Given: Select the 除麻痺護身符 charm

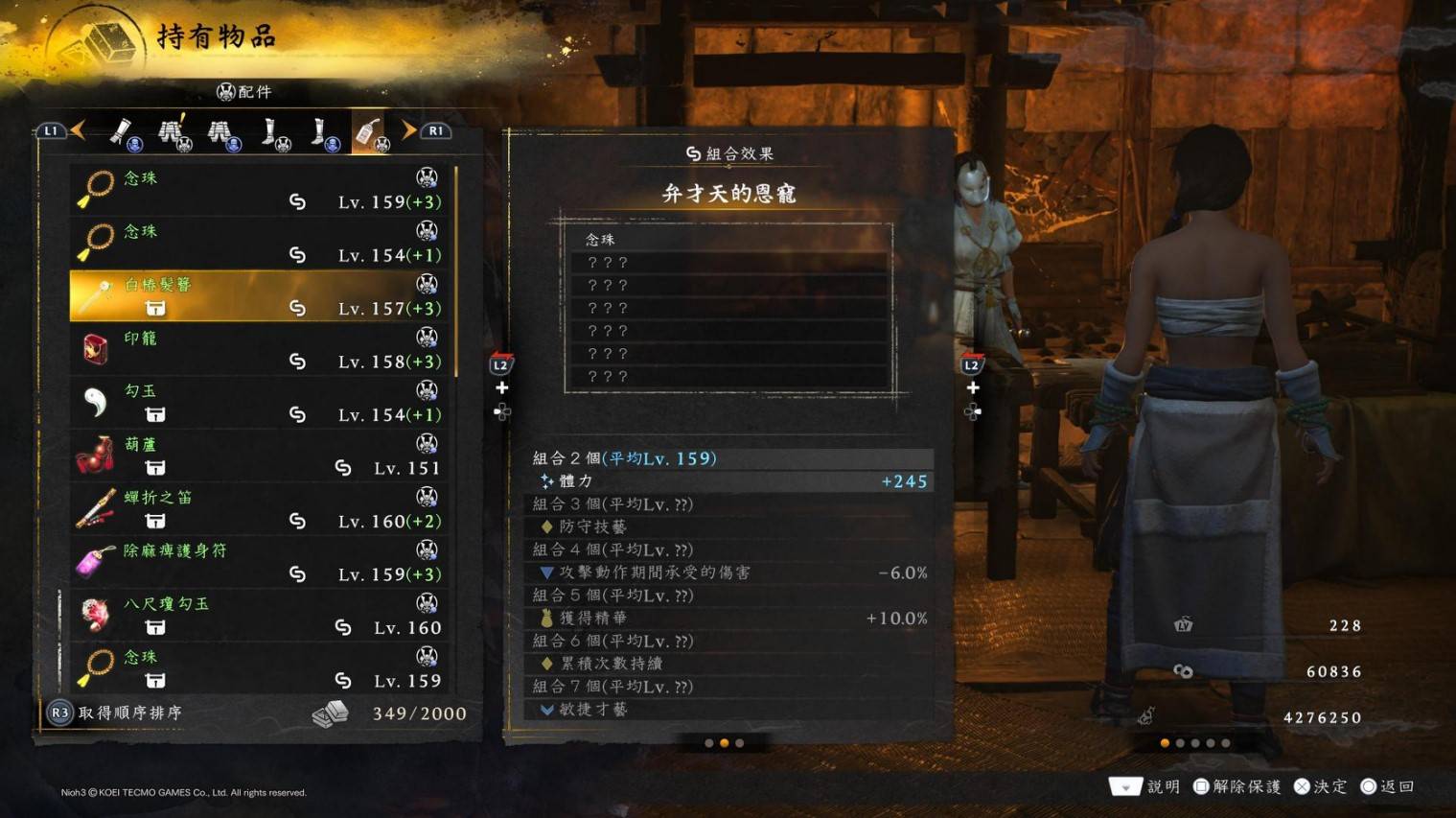Looking at the screenshot, I should tap(261, 562).
